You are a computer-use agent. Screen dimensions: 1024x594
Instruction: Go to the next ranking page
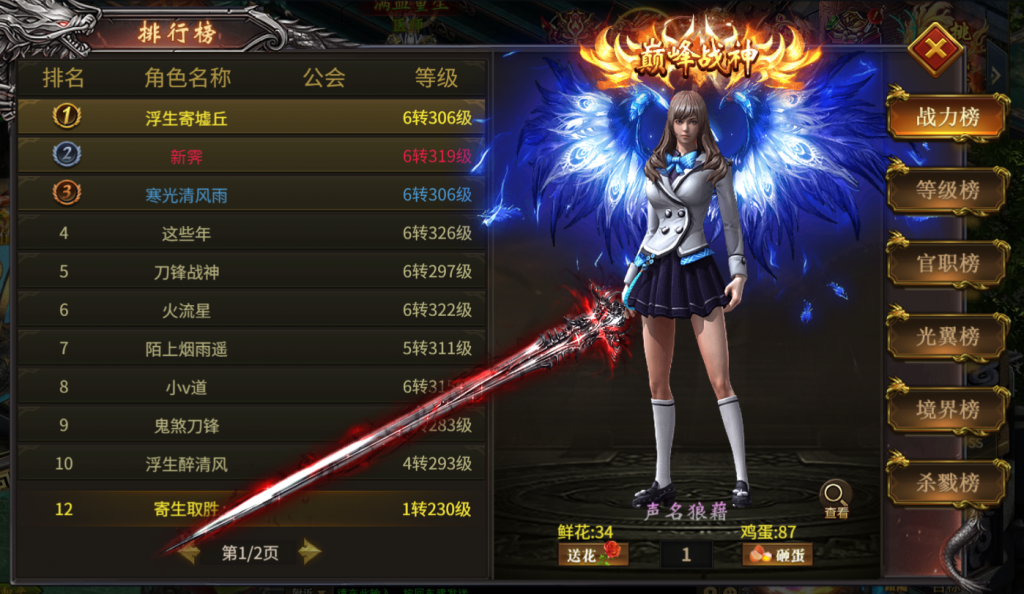[x=310, y=552]
